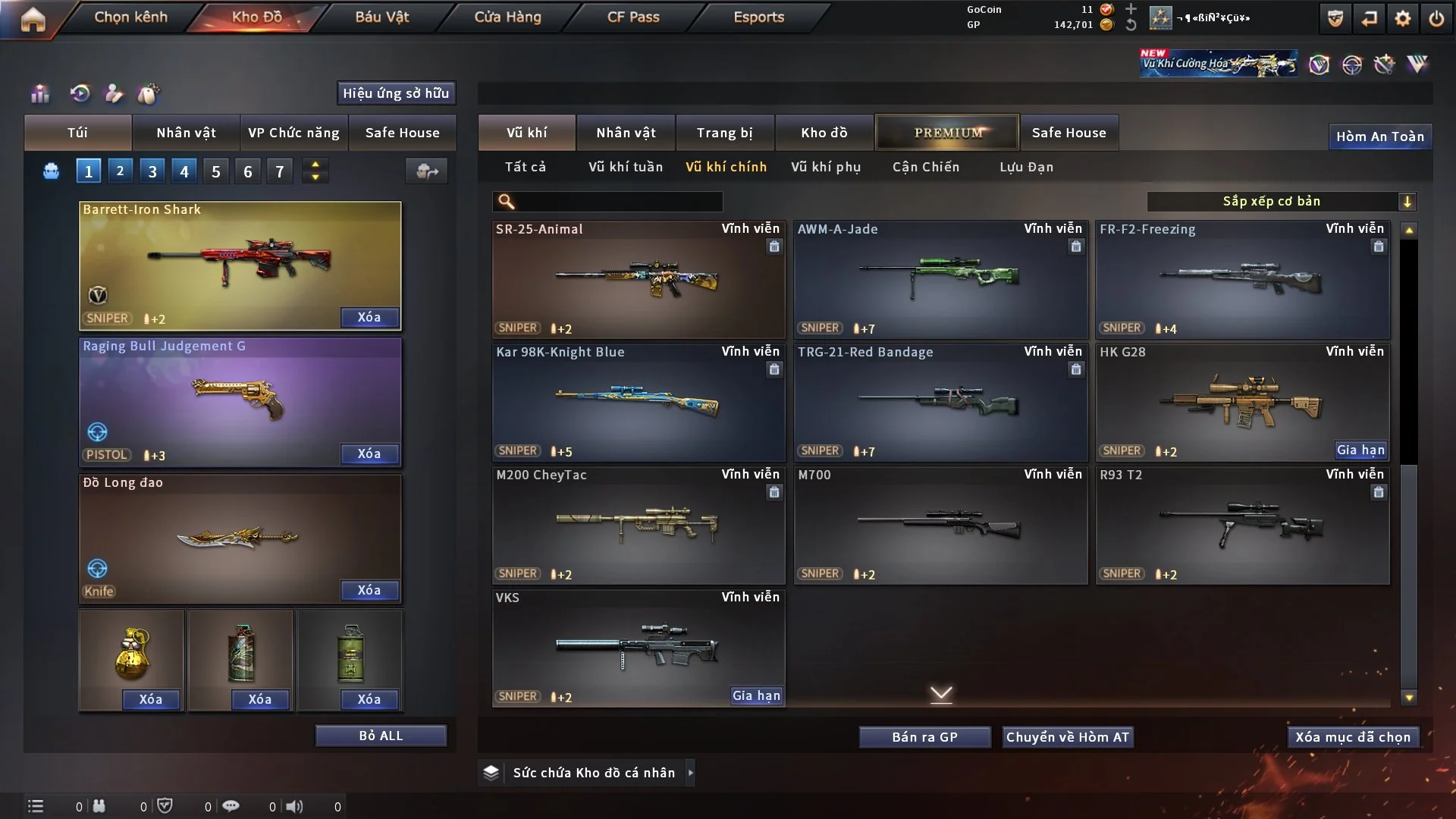Open the CF Pass page
The height and width of the screenshot is (819, 1456).
(633, 17)
